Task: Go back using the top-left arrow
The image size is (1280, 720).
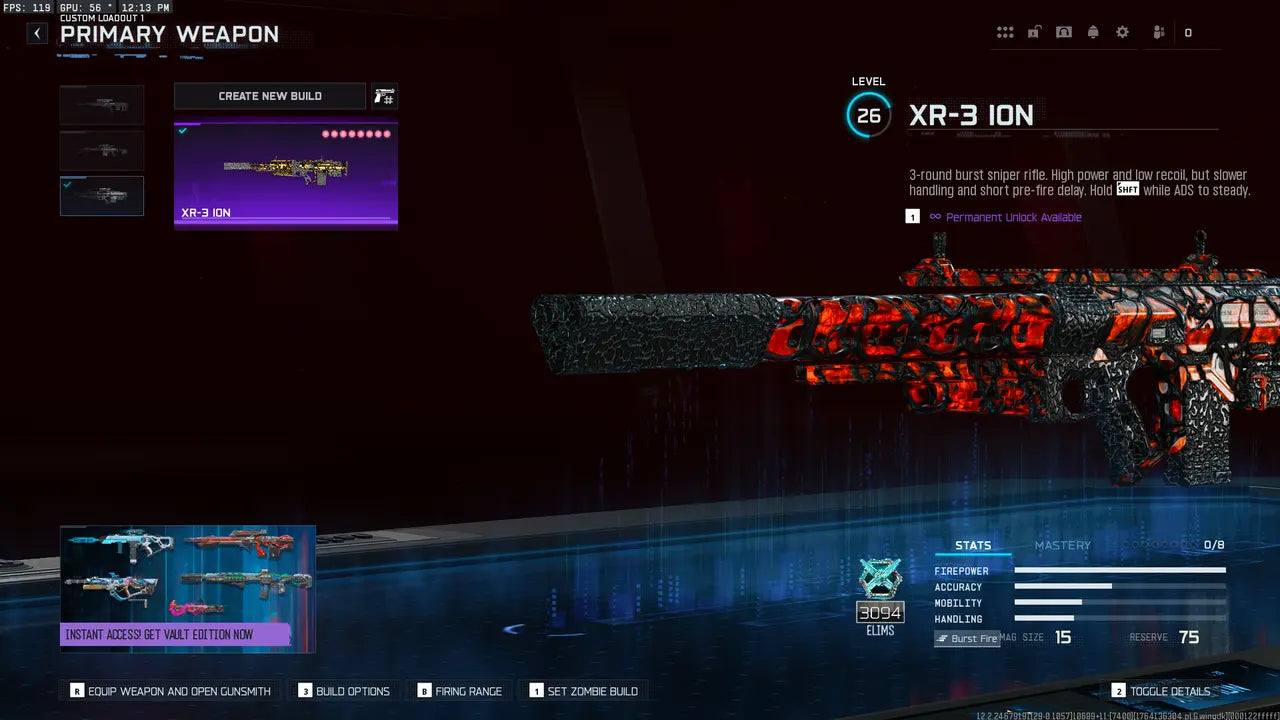Action: [x=37, y=33]
